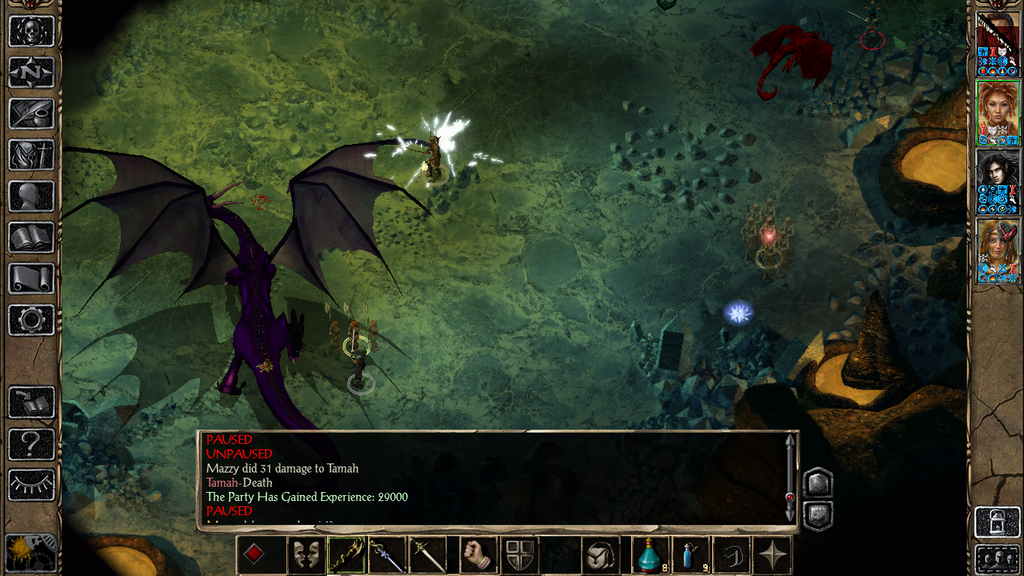The width and height of the screenshot is (1024, 576).
Task: Open the inventory screen from the sidebar
Action: coord(31,155)
